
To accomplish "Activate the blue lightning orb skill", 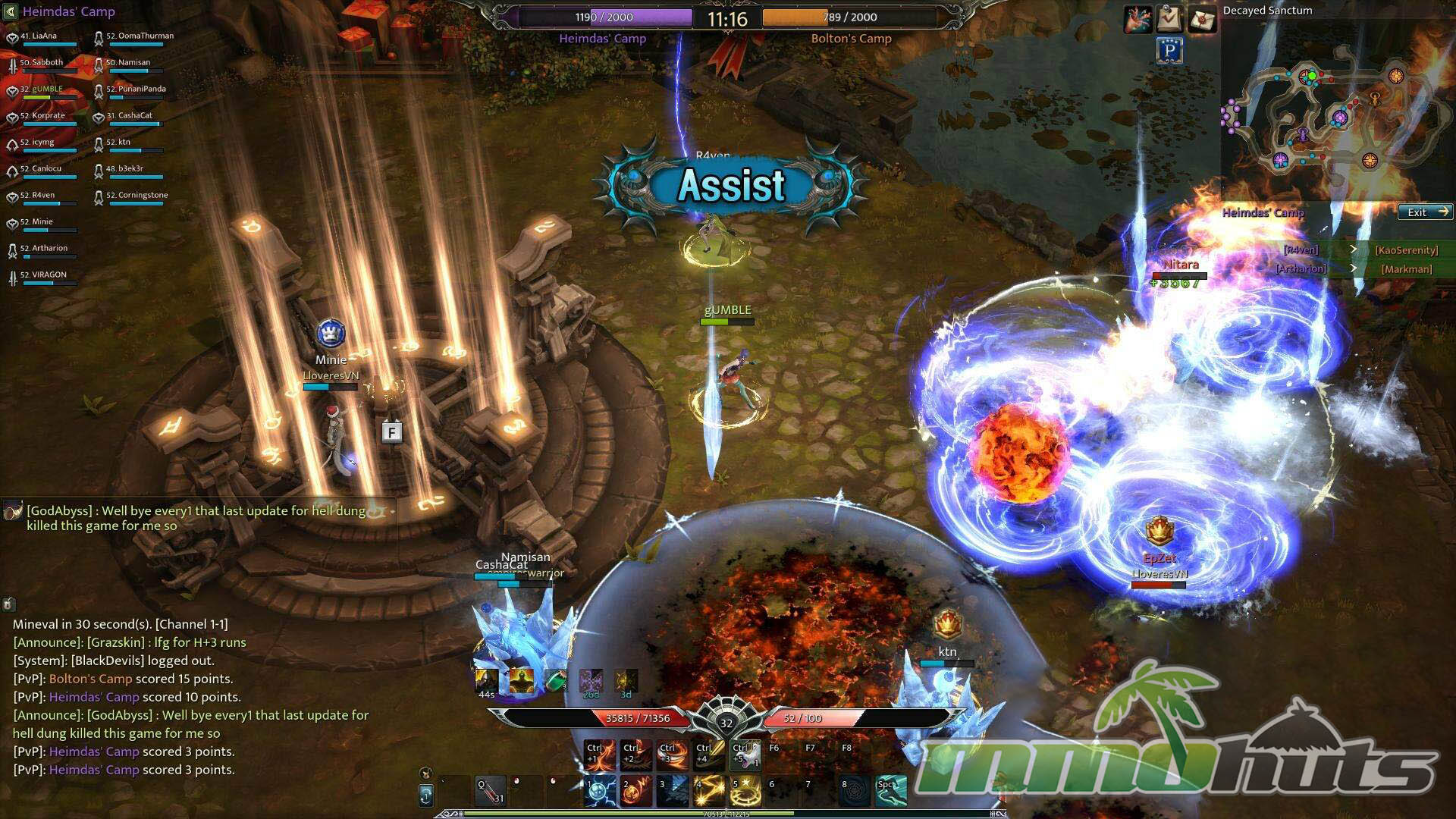I will 601,791.
